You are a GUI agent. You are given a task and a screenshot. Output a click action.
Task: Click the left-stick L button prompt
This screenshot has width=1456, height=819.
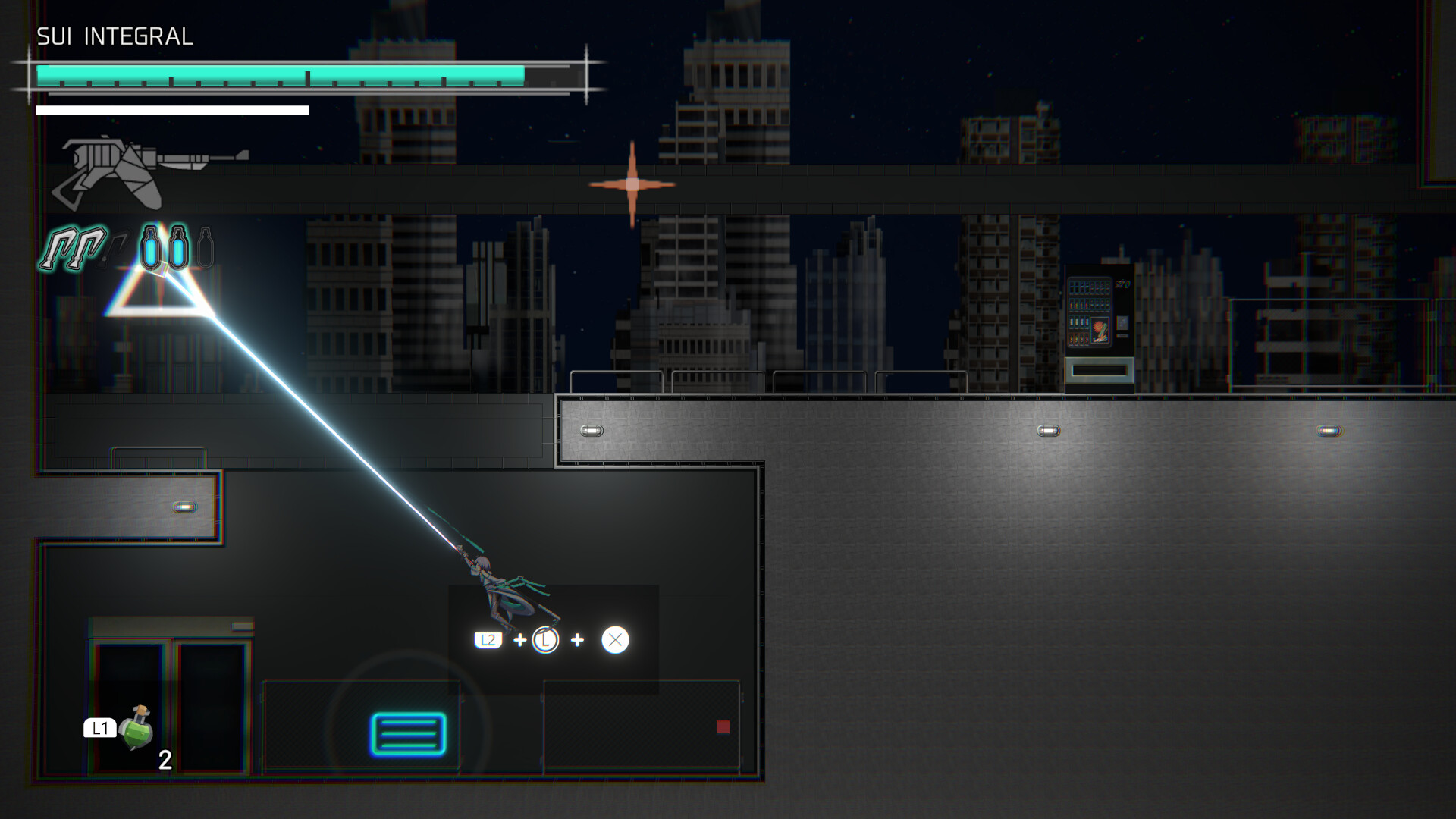[x=545, y=641]
